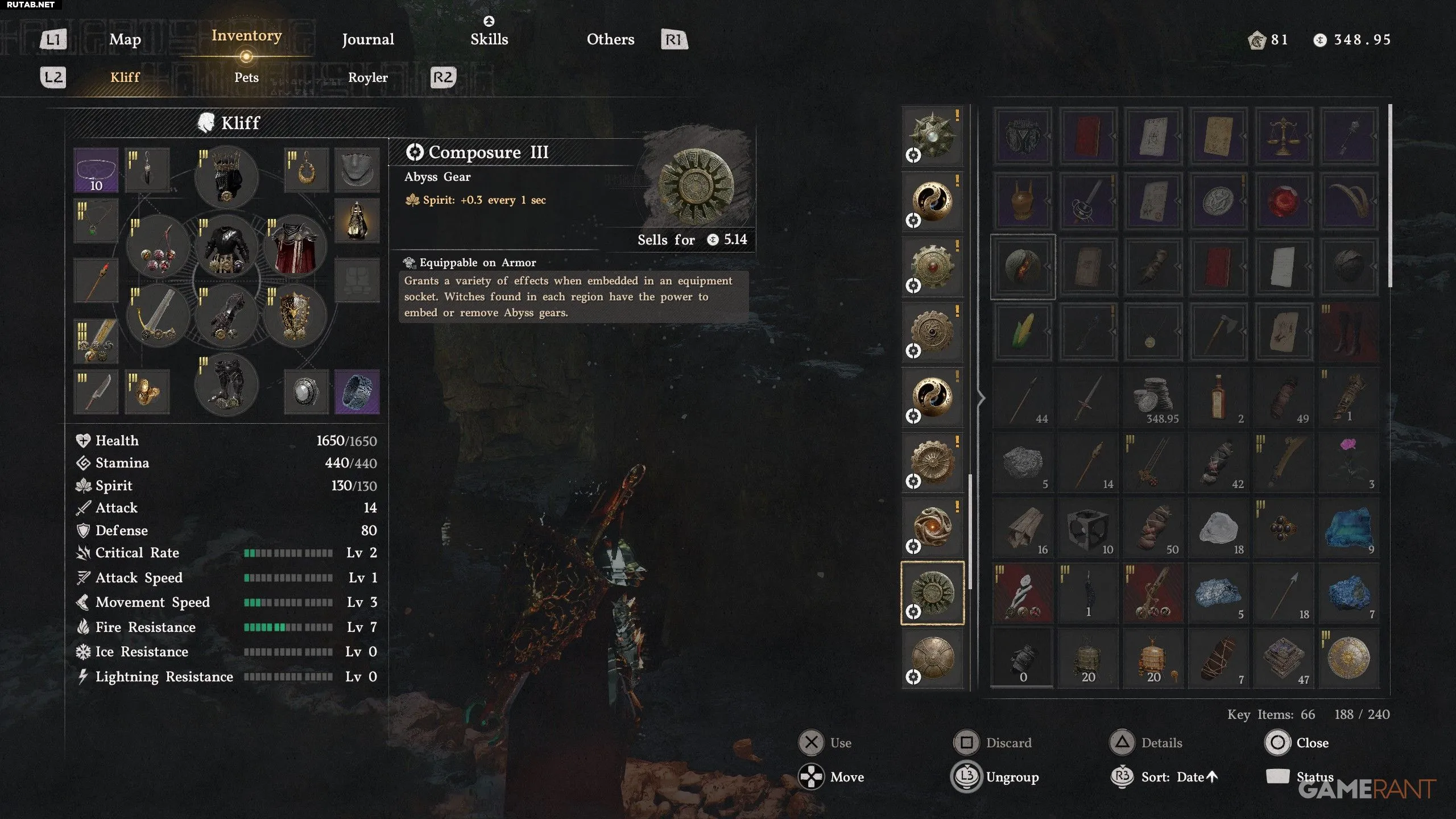Select the coin stack showing 348.95
Screen dimensions: 1456x819
1153,398
